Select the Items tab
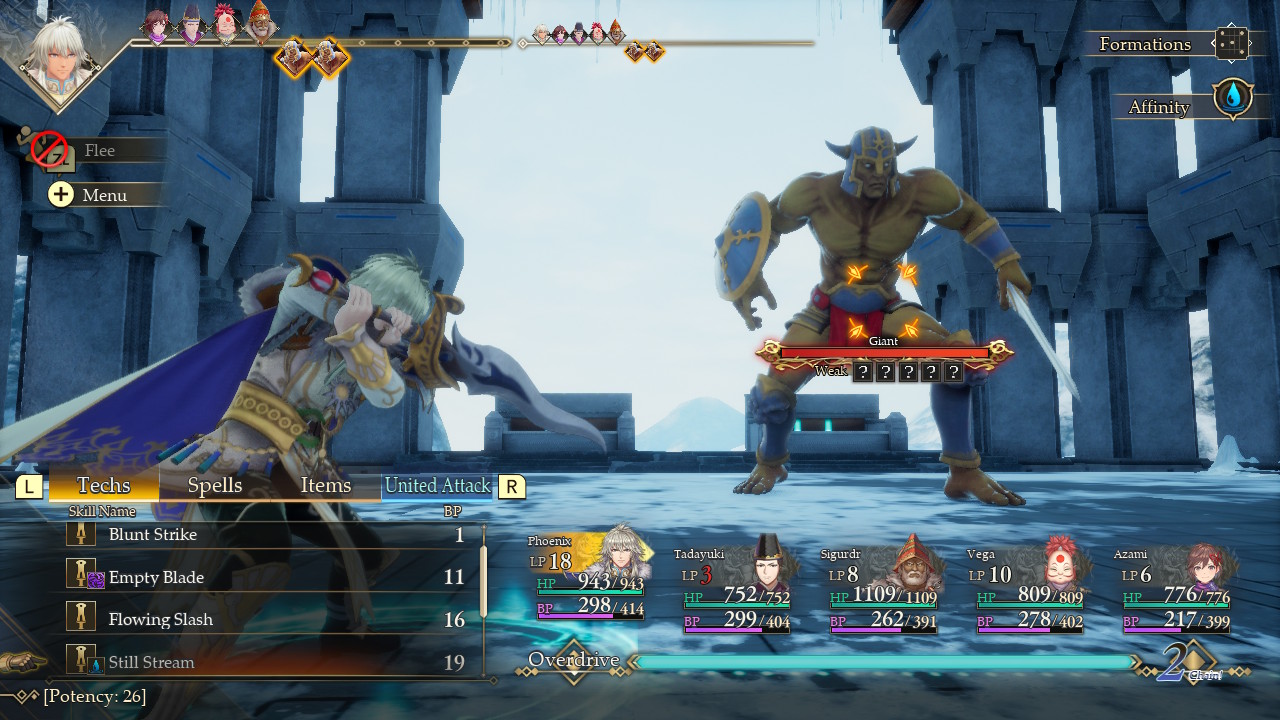The image size is (1280, 720). [x=326, y=485]
